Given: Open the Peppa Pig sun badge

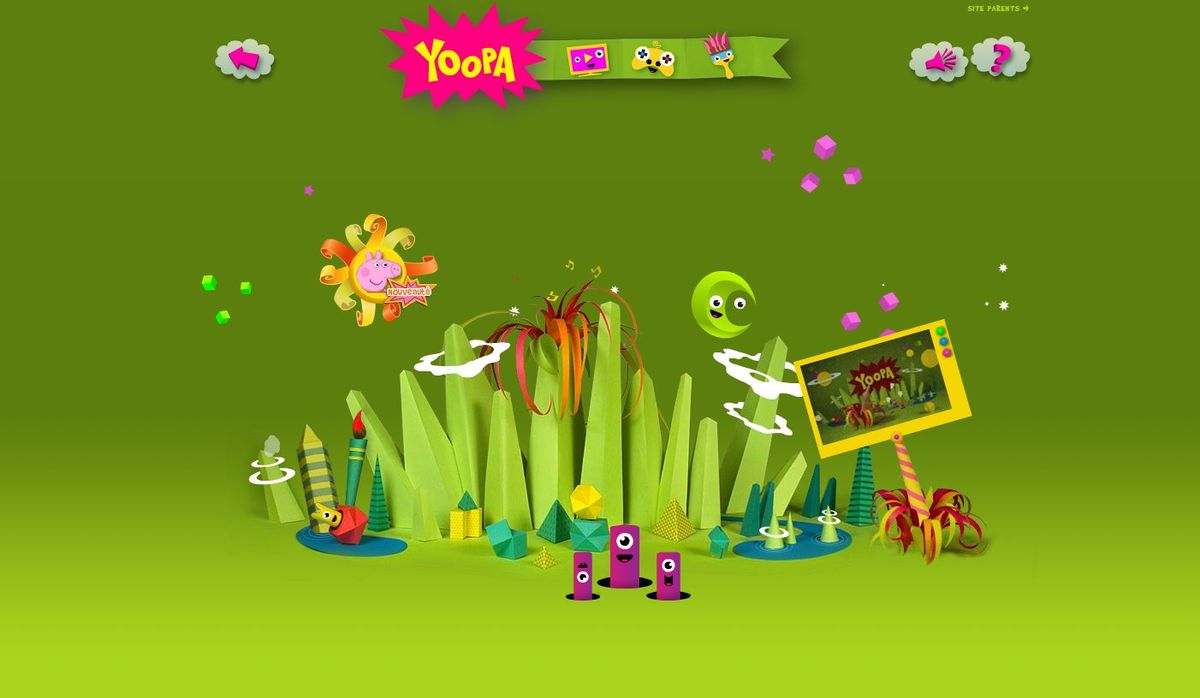Looking at the screenshot, I should click(x=376, y=270).
